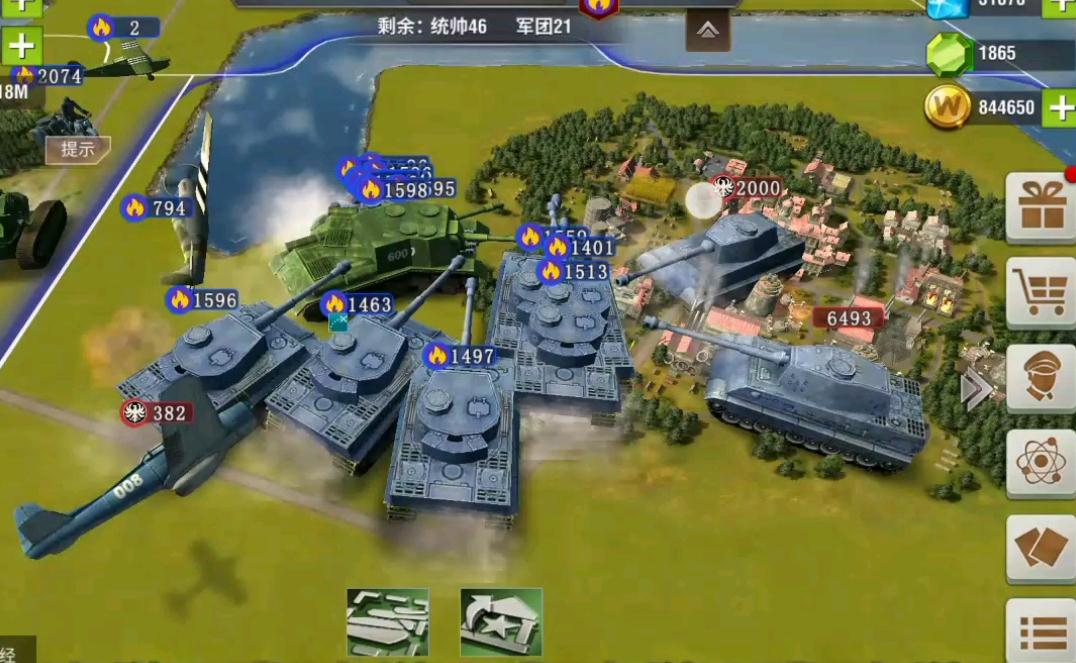Select the formation layout icon
Viewport: 1076px width, 663px height.
(388, 622)
